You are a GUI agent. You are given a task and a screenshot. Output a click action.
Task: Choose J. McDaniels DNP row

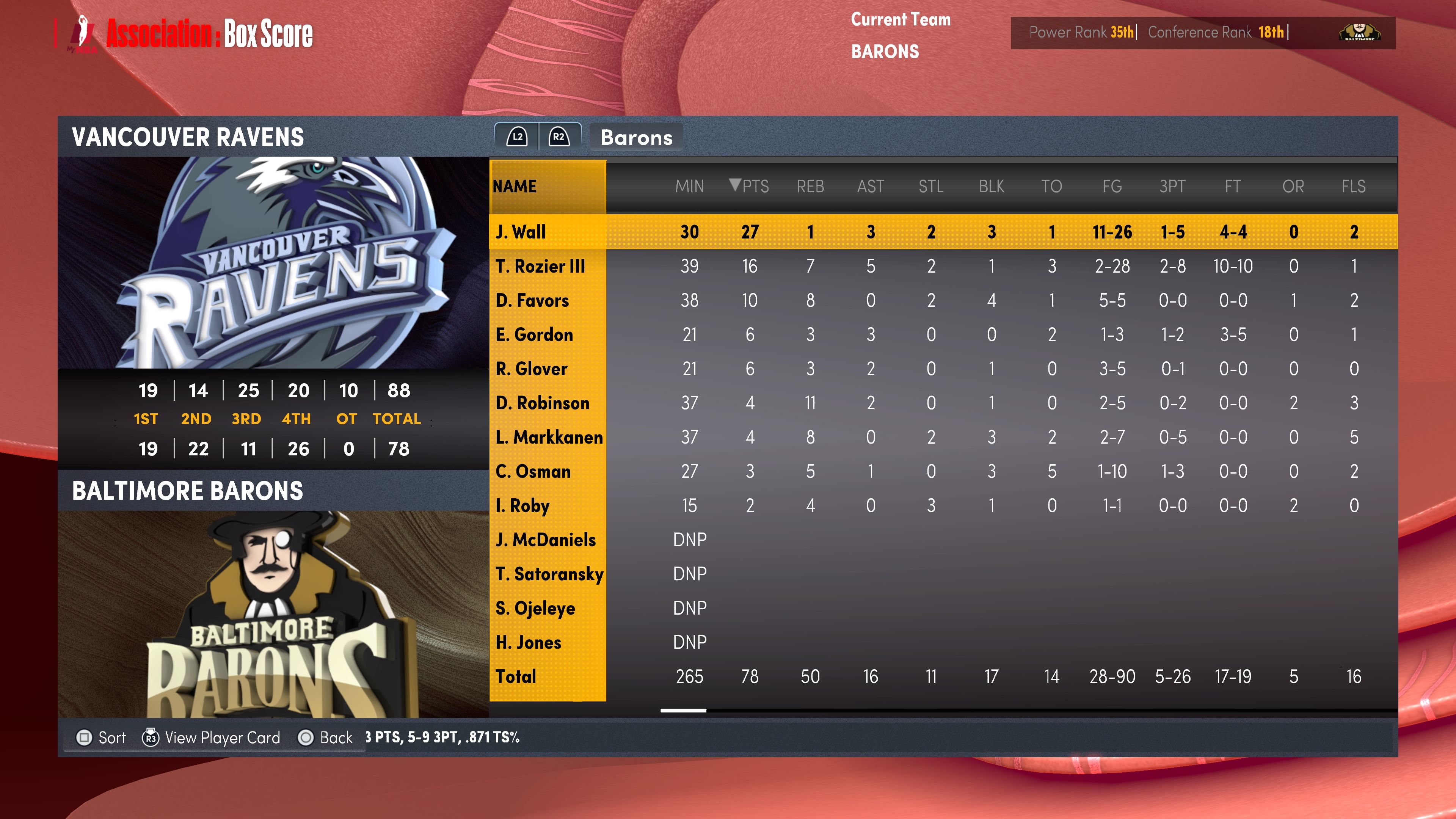point(546,540)
